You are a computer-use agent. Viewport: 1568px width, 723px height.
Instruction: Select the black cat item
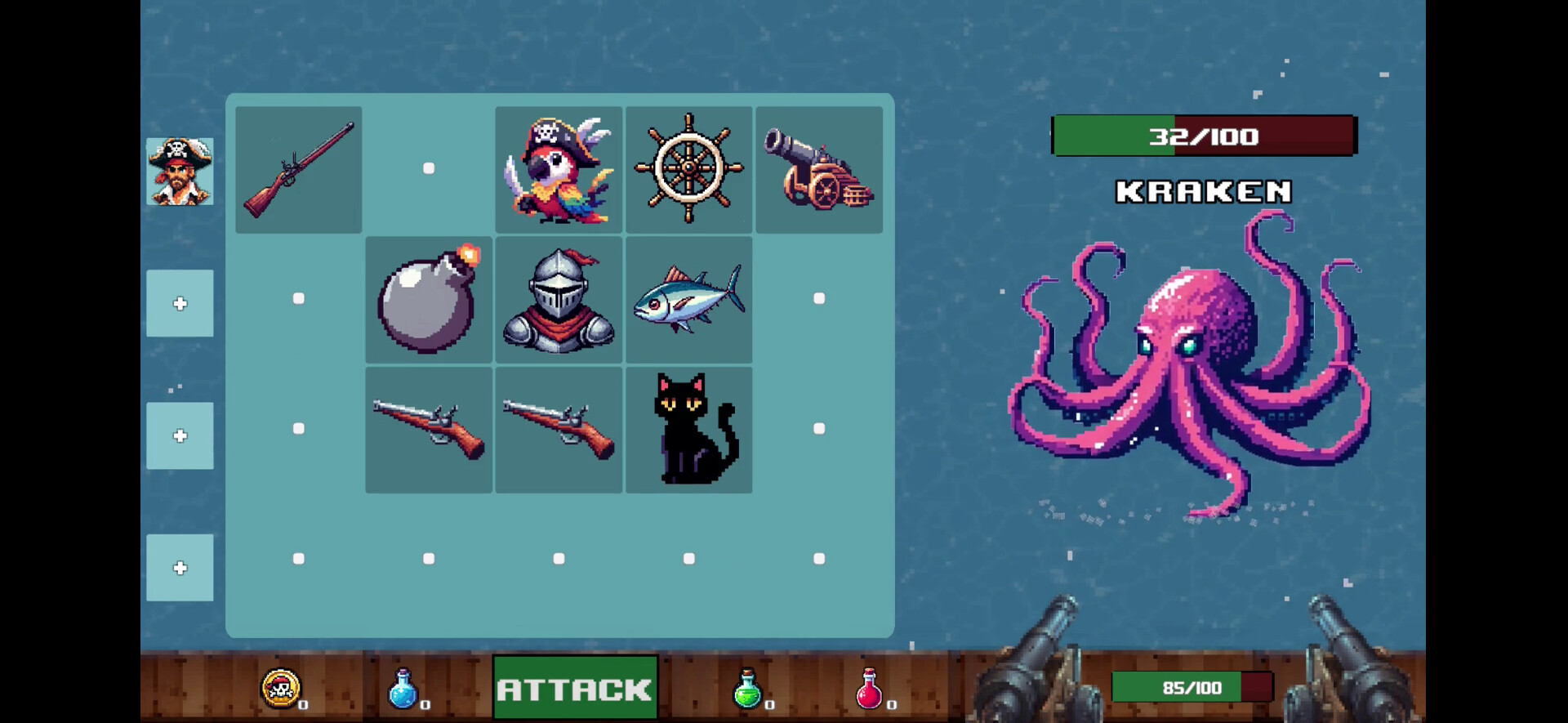pyautogui.click(x=689, y=428)
